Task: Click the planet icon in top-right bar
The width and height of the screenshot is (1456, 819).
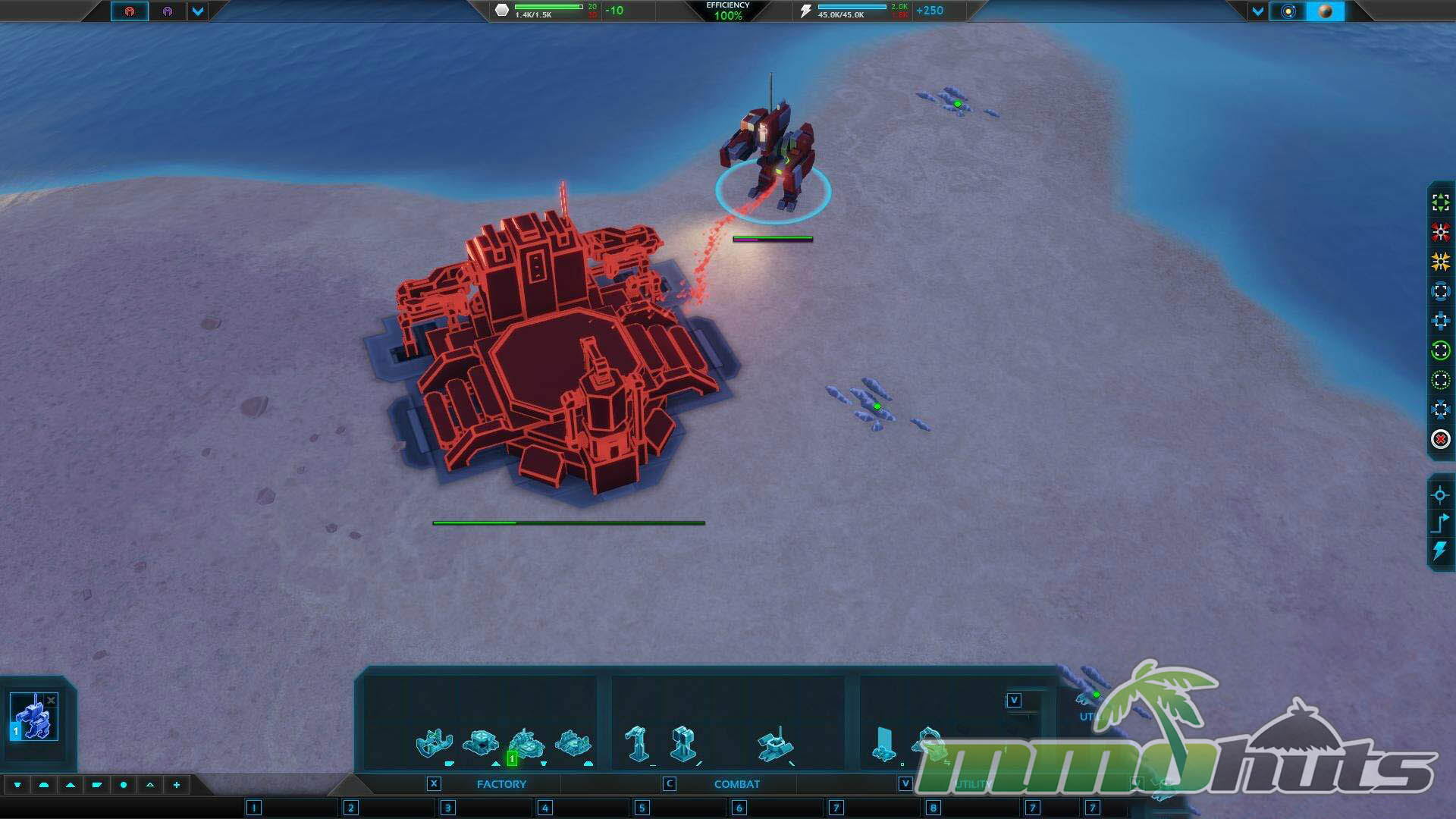Action: coord(1326,11)
